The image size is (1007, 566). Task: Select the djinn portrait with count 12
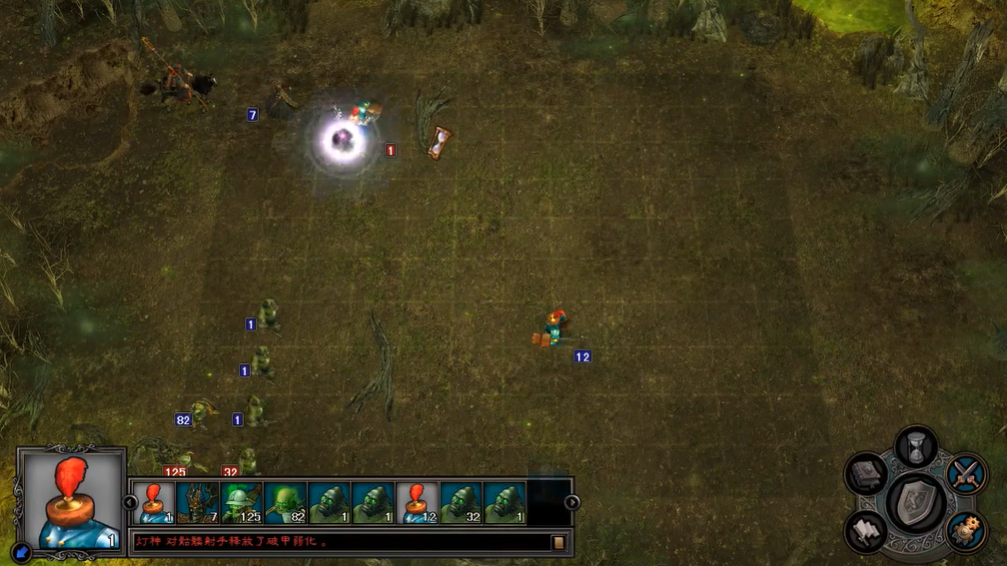pos(418,503)
